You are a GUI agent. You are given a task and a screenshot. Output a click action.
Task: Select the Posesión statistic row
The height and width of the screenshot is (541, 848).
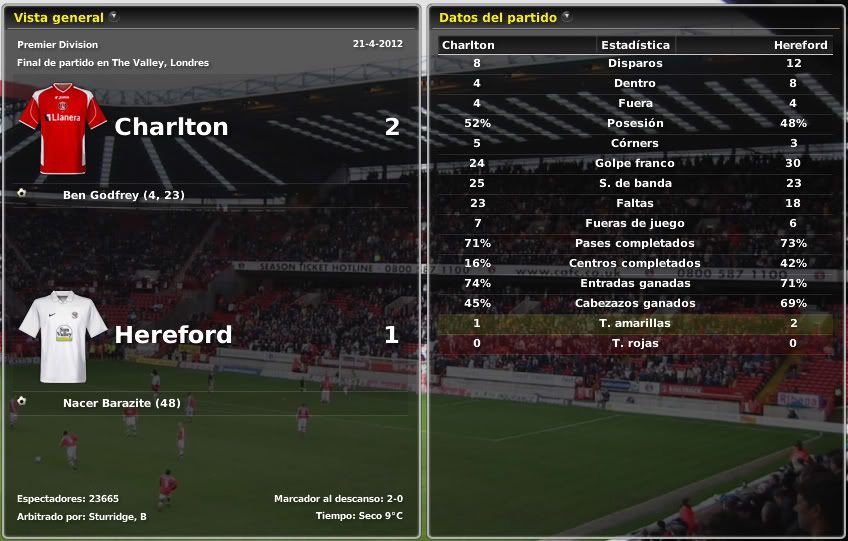click(x=635, y=123)
